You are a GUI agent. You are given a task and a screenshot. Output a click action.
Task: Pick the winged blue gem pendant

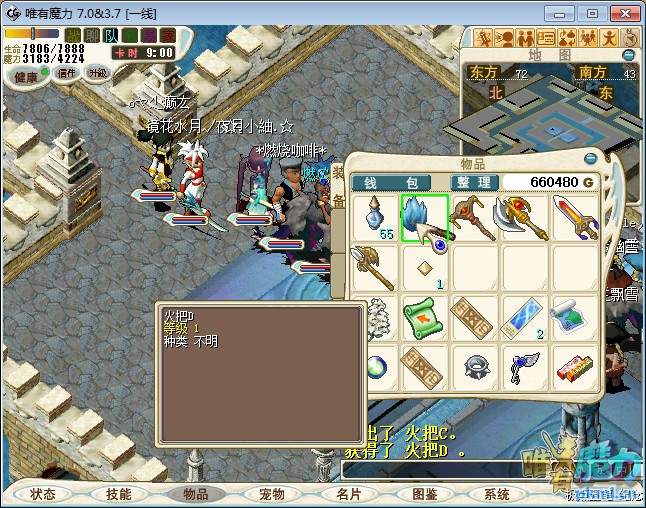(x=523, y=367)
